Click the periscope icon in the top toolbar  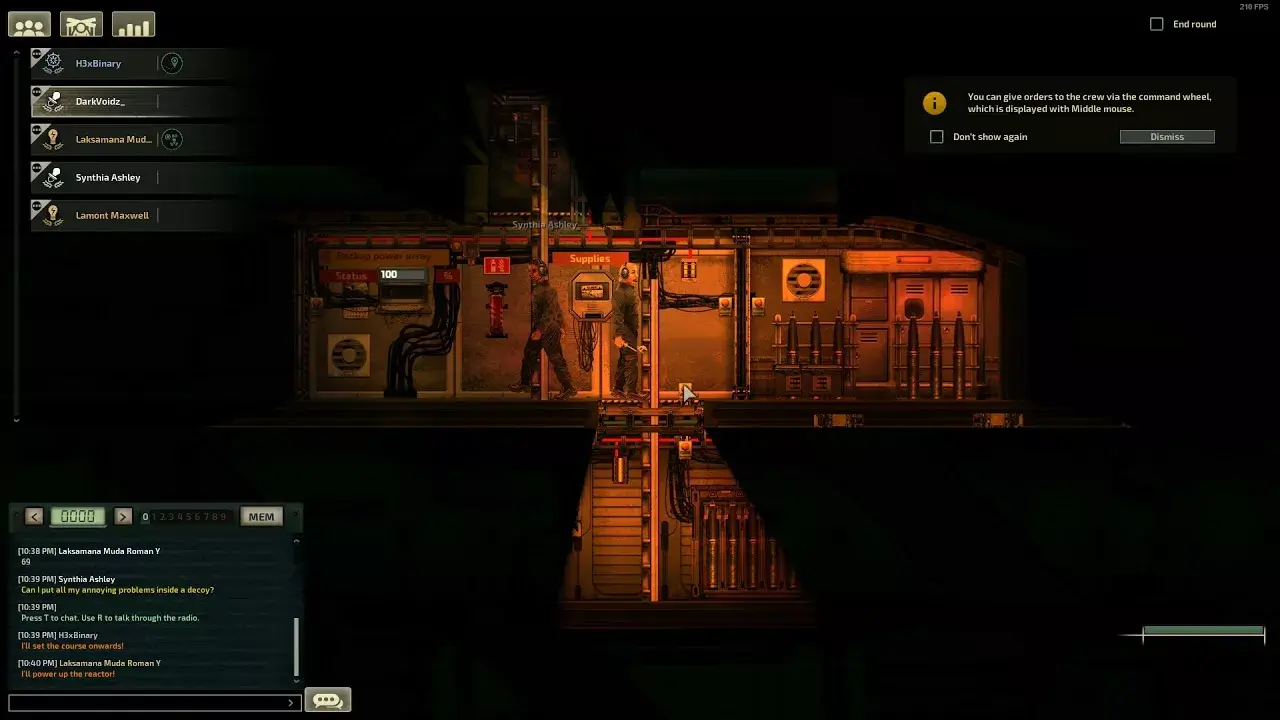click(81, 23)
